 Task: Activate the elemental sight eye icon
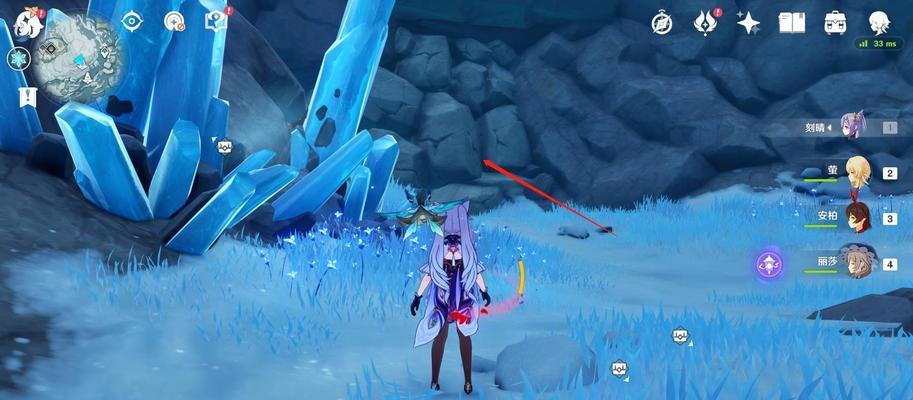[133, 21]
